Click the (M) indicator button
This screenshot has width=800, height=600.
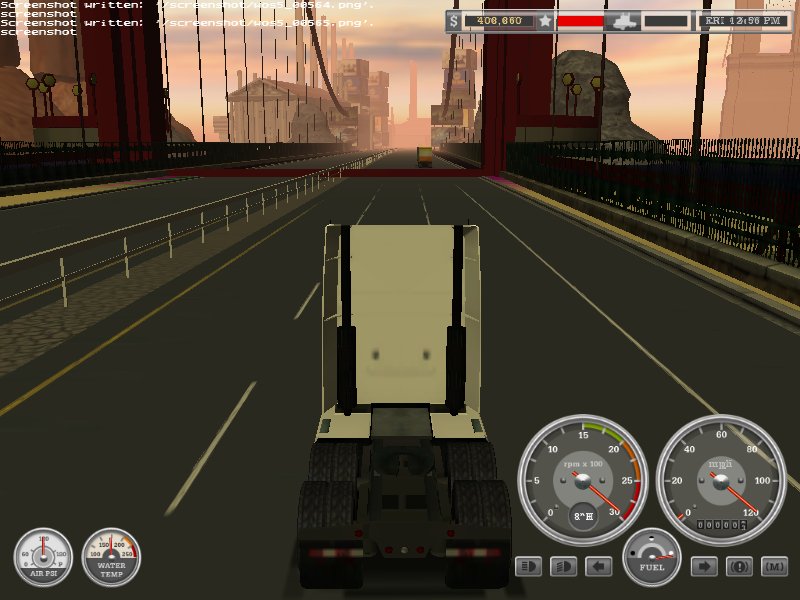(774, 567)
